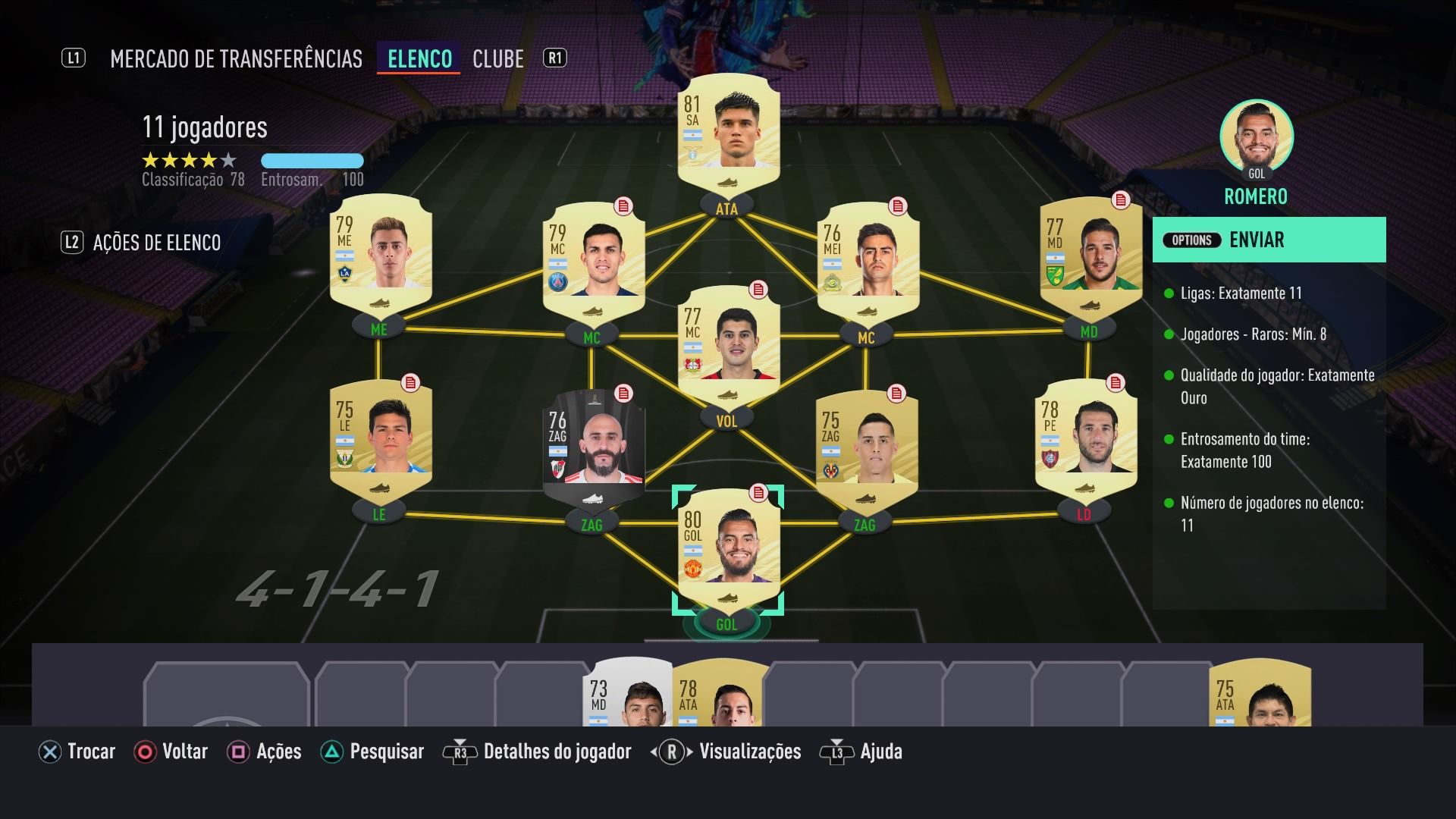Toggle Visualizações with the R stick icon

670,752
